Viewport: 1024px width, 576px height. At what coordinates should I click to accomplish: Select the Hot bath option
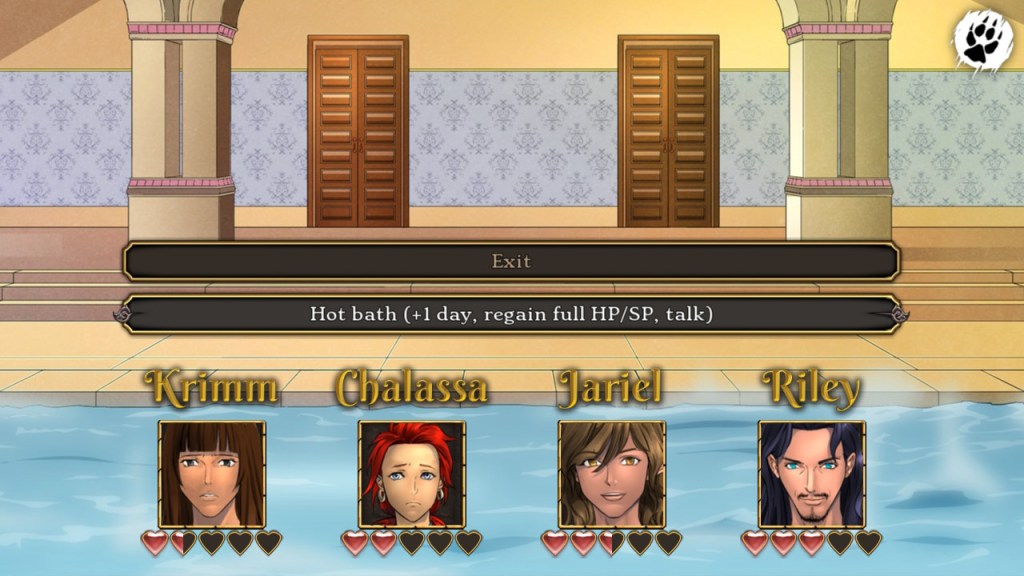point(511,314)
